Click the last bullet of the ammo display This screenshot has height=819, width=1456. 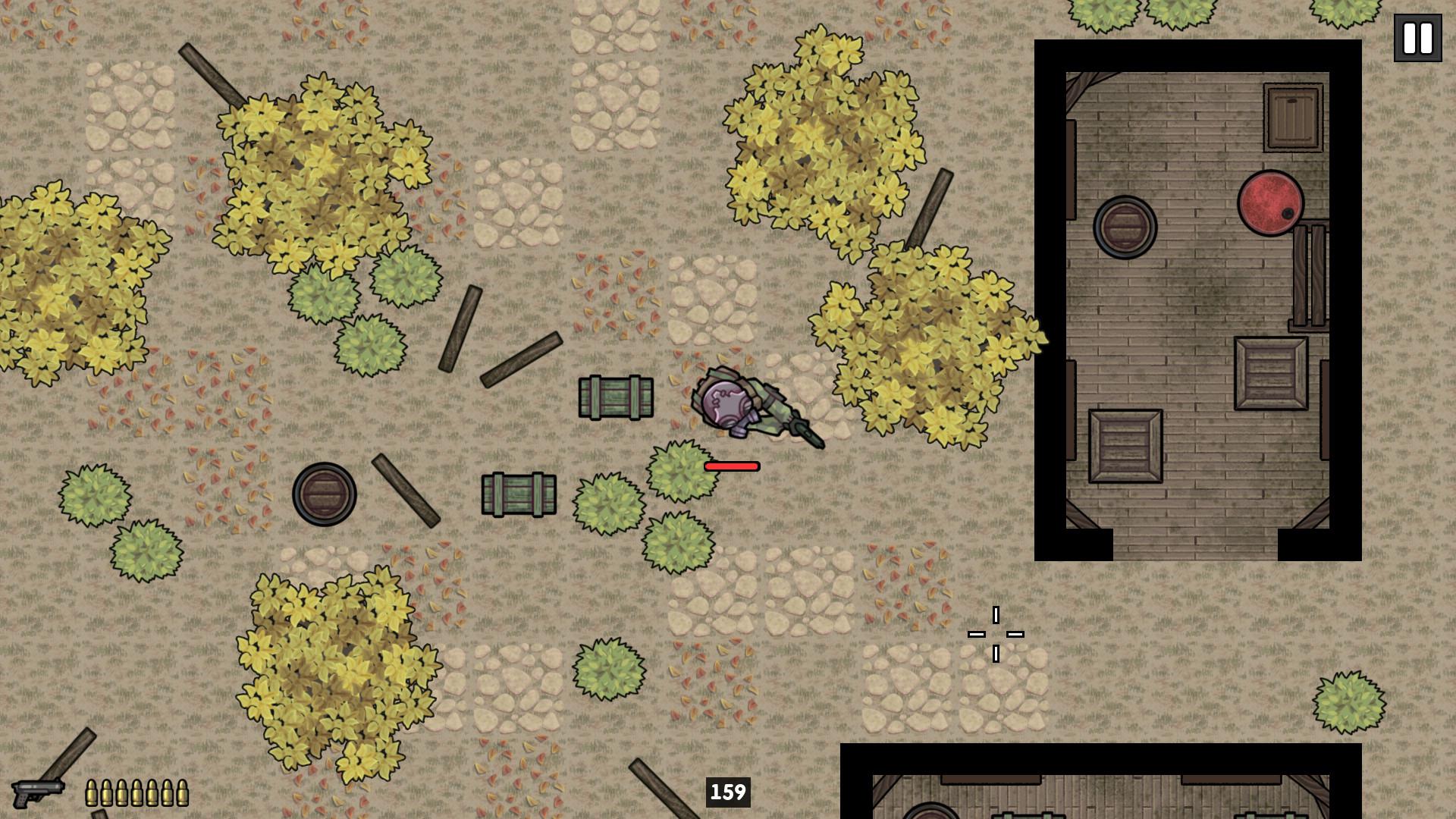[x=183, y=792]
